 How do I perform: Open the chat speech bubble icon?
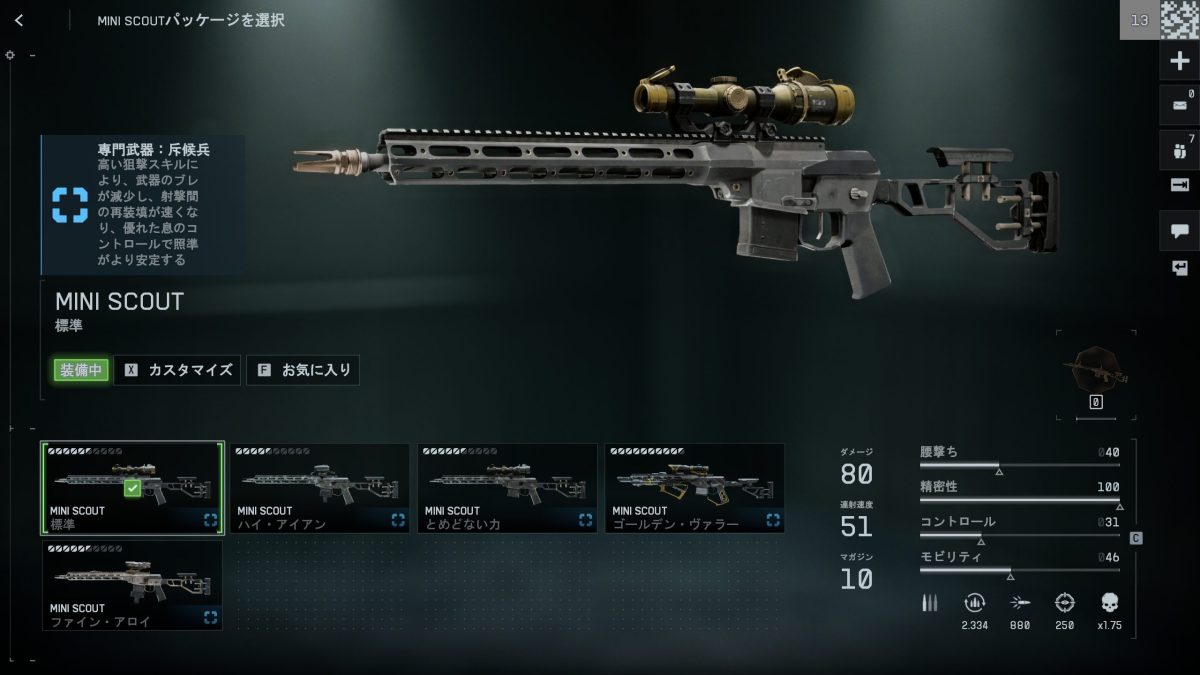(1179, 231)
